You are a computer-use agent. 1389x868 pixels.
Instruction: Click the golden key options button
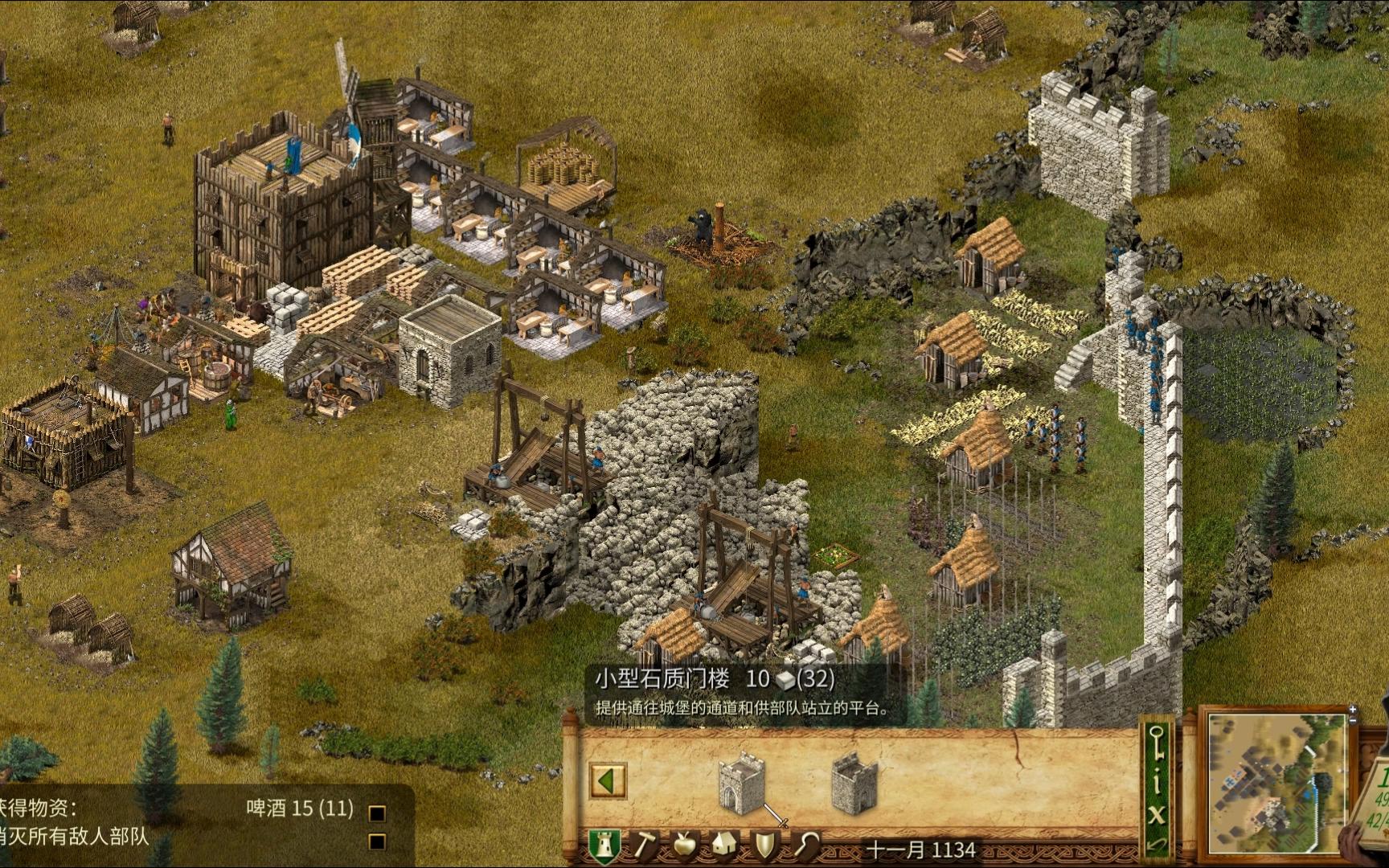point(1156,743)
